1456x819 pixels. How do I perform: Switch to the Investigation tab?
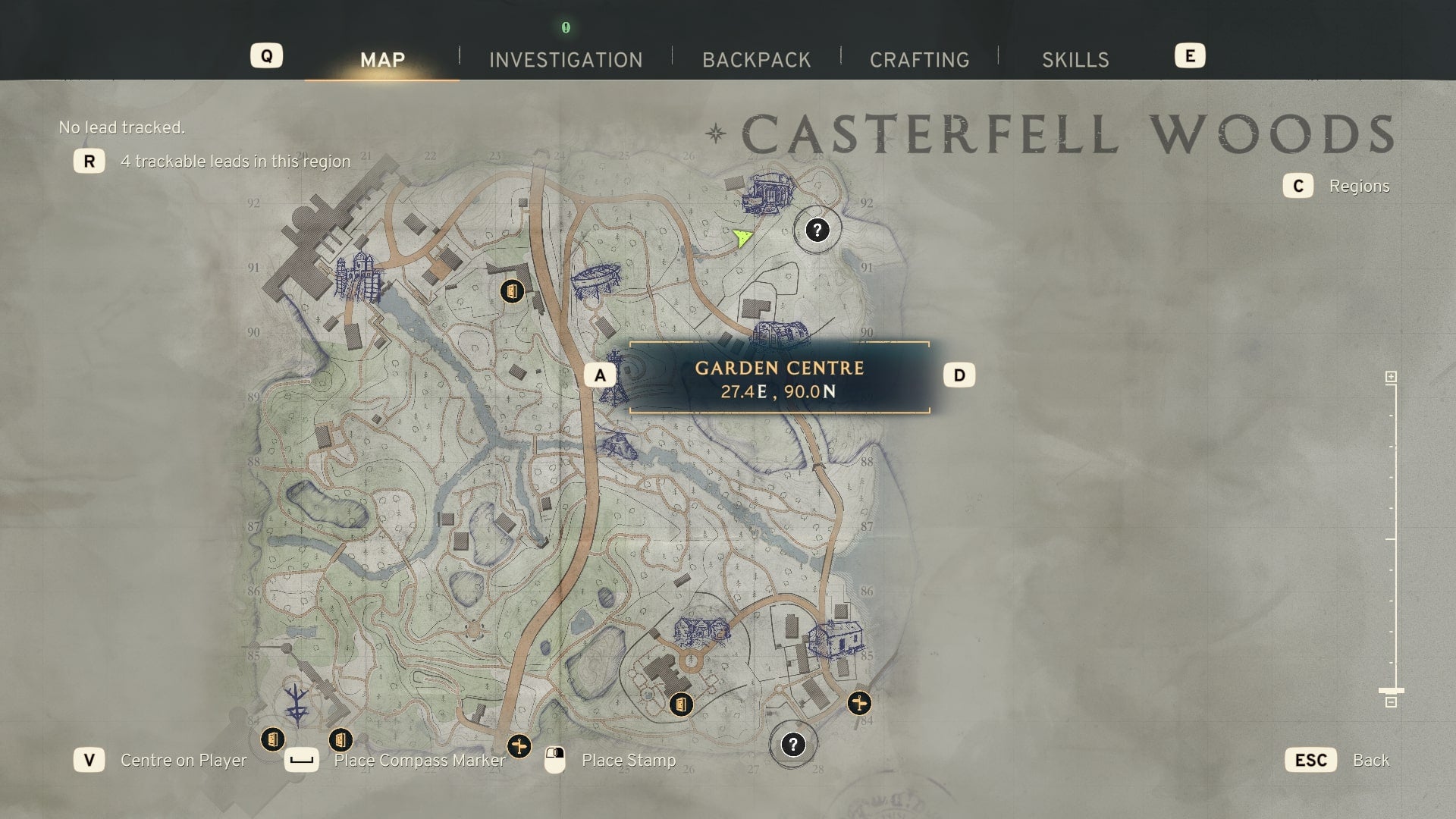pos(566,60)
